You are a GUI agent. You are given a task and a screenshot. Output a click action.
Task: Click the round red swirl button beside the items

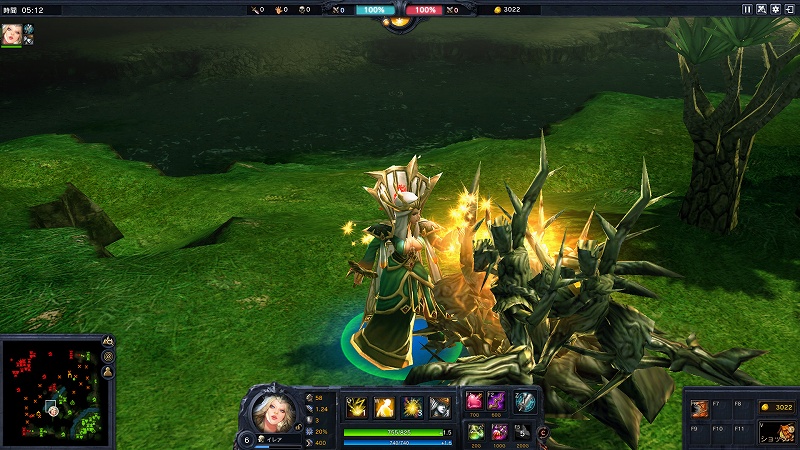point(543,432)
